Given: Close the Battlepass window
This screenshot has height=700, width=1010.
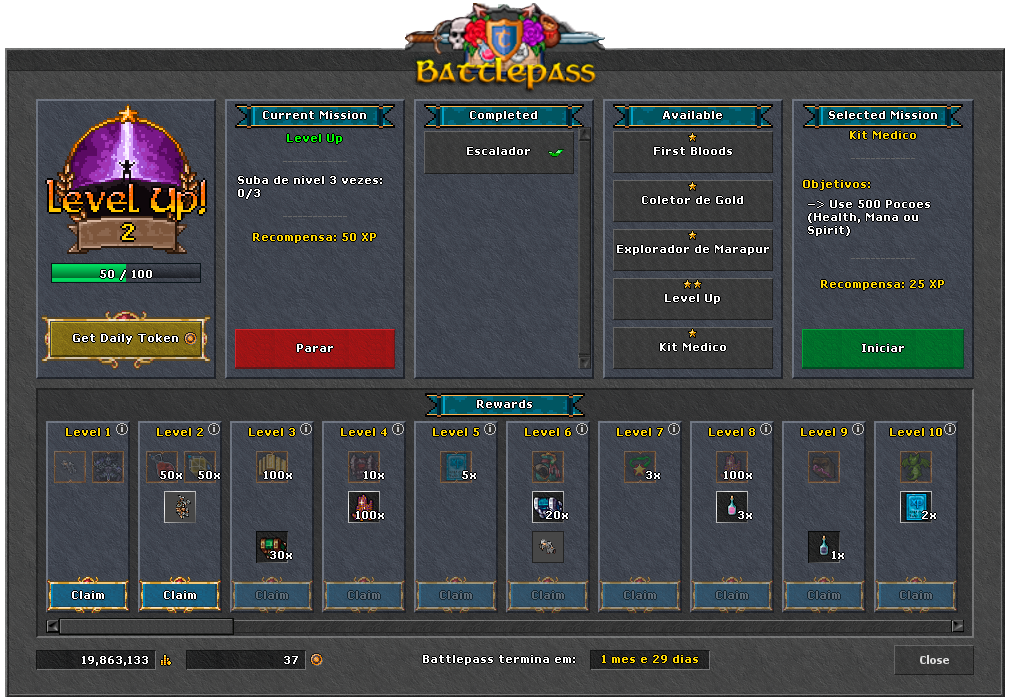Looking at the screenshot, I should tap(934, 660).
